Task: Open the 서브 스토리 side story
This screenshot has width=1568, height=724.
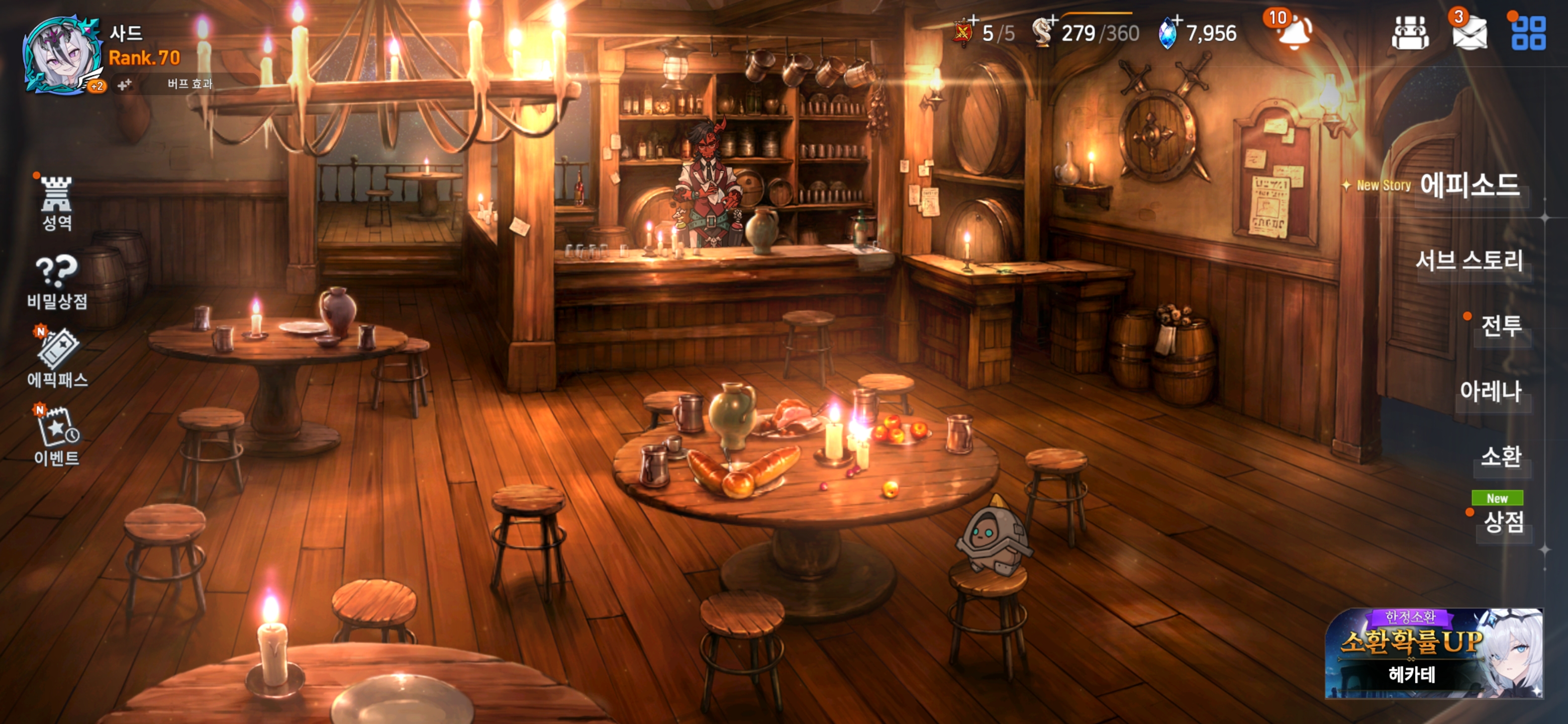Action: coord(1469,260)
